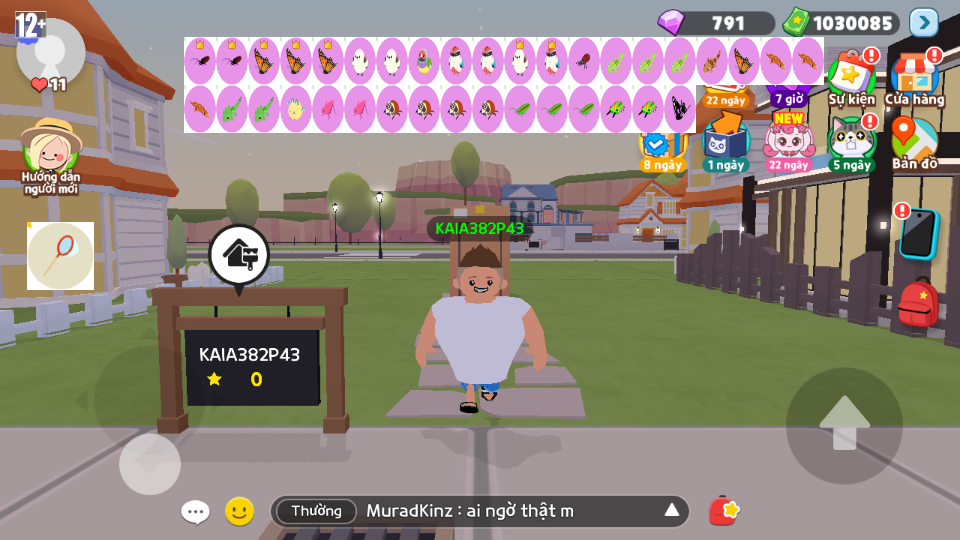Expand the top-right blue arrow button
Viewport: 960px width, 540px height.
pos(924,22)
